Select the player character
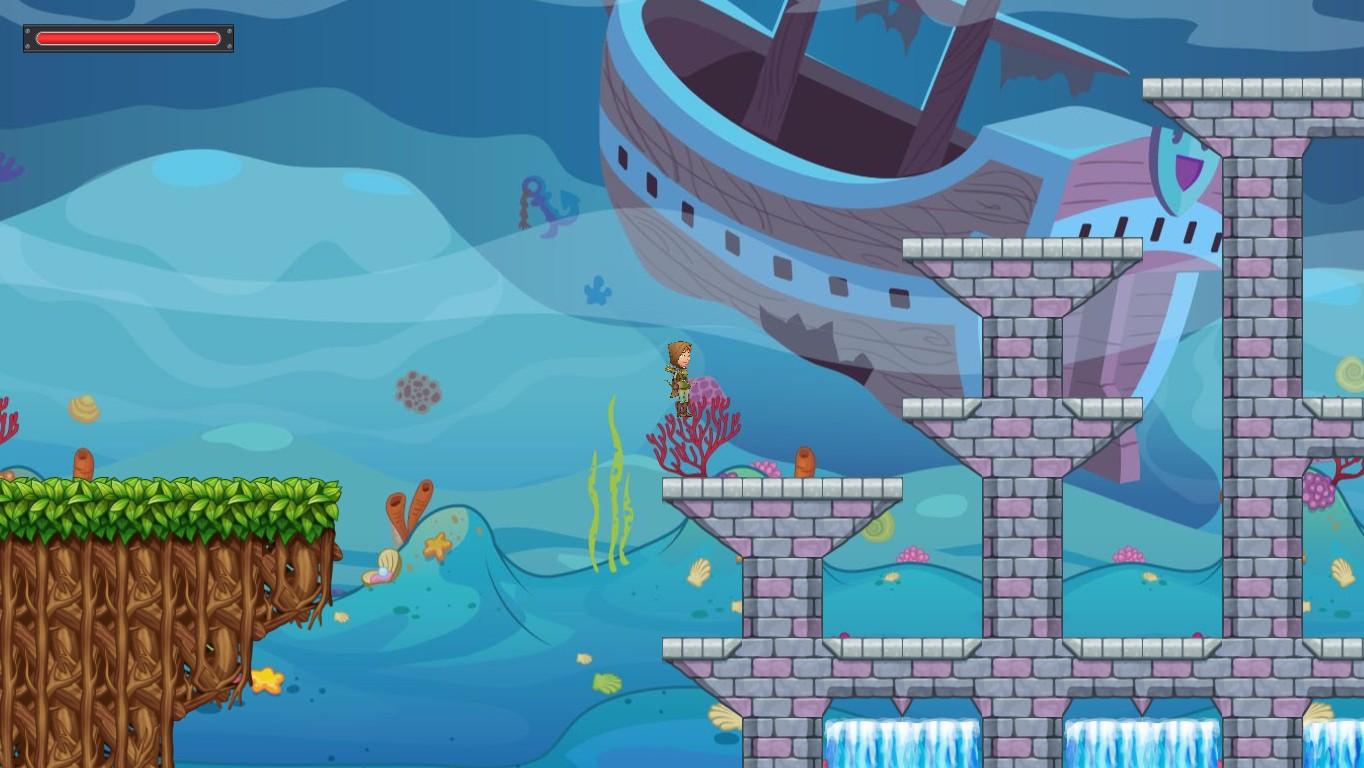 [681, 378]
